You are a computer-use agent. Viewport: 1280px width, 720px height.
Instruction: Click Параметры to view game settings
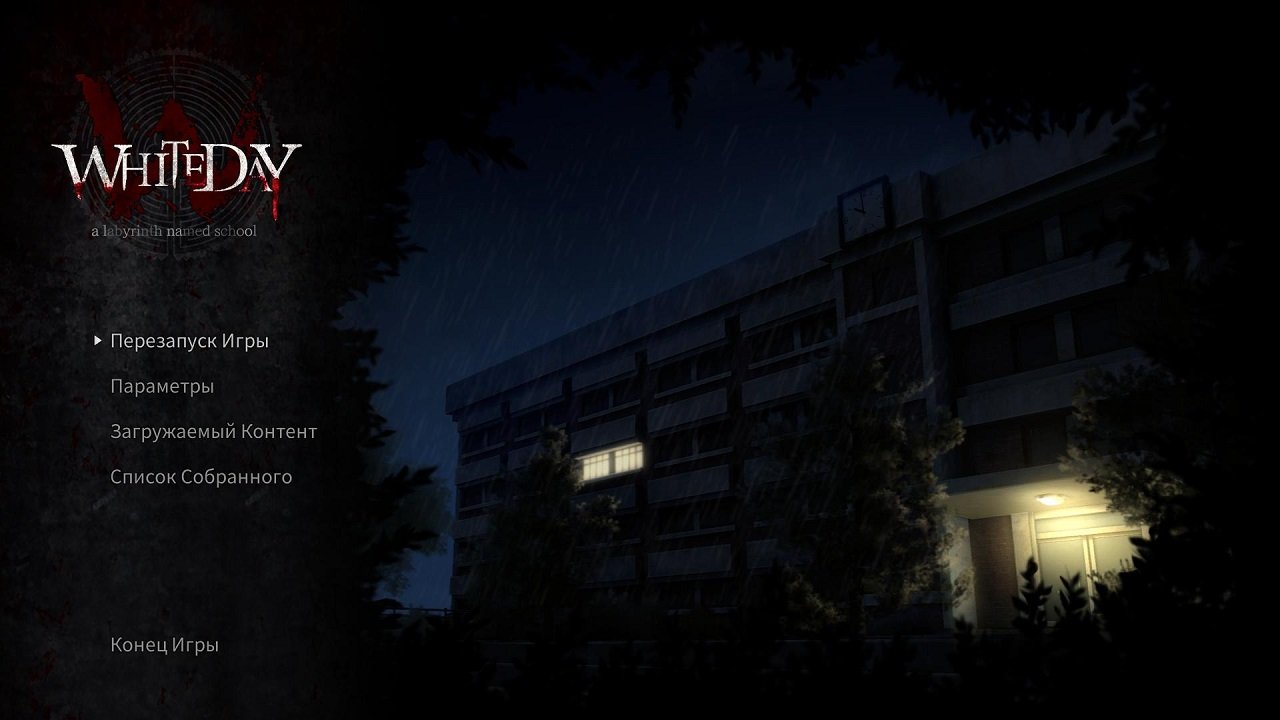(x=162, y=386)
